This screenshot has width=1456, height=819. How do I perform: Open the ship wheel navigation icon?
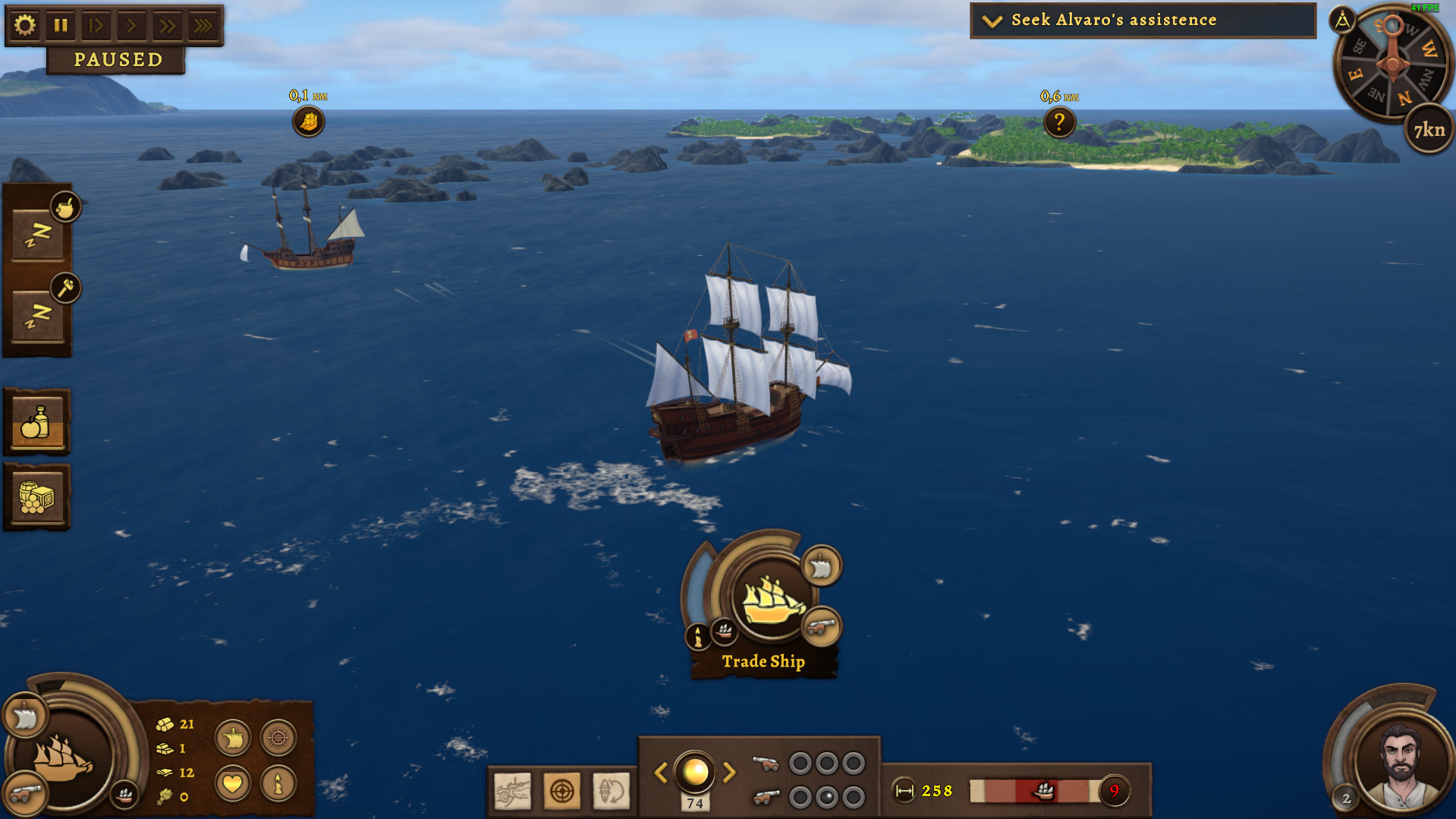[x=278, y=738]
